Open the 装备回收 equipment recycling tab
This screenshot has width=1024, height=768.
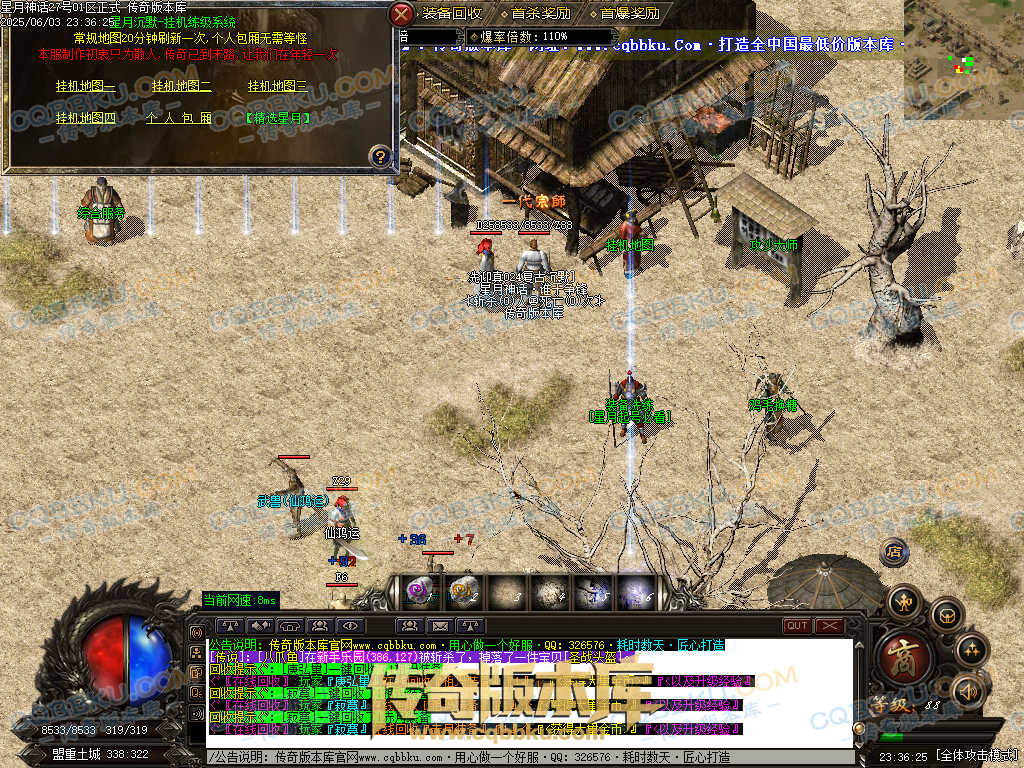(451, 14)
